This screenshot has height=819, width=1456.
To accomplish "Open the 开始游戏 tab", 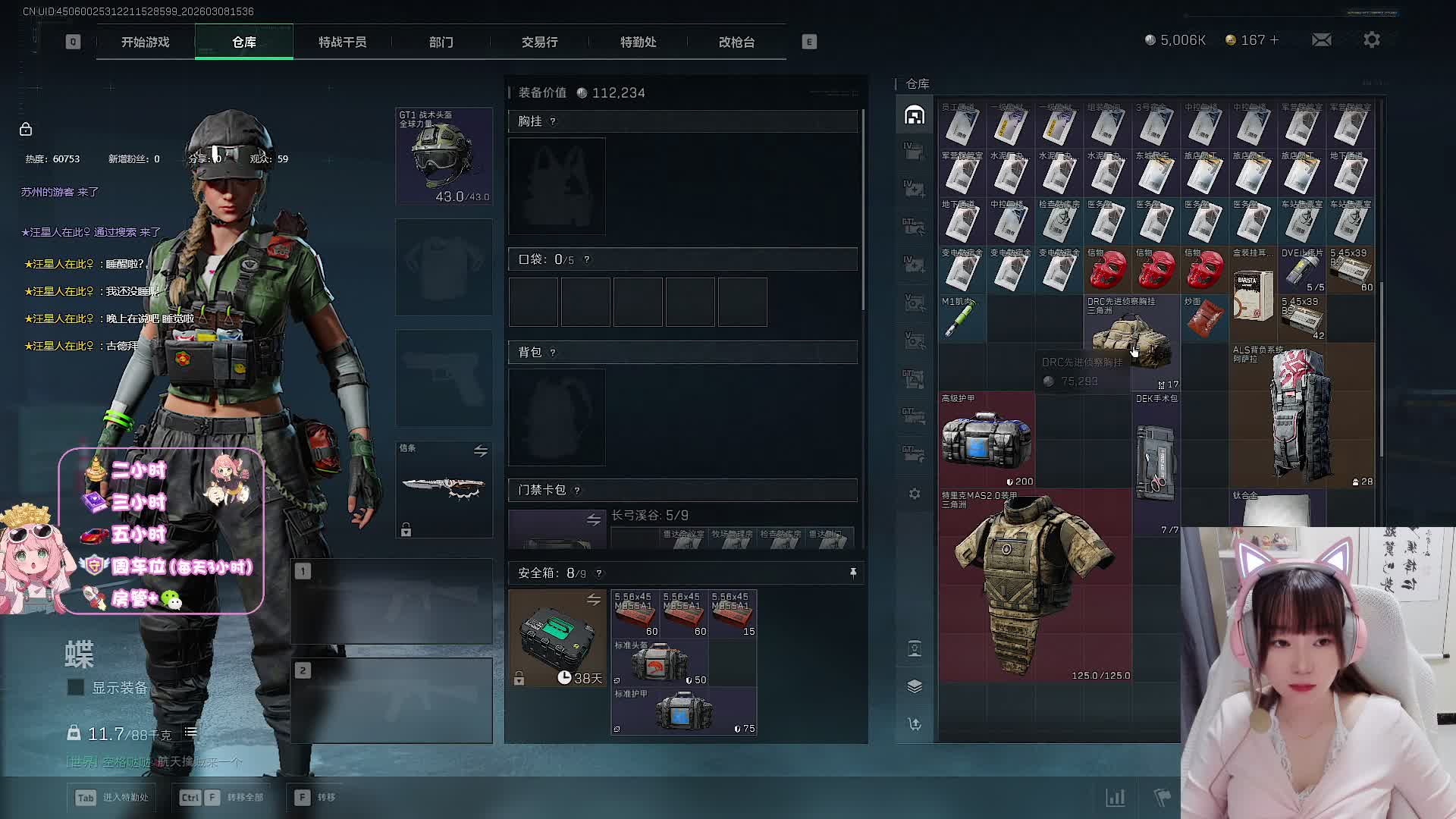I will [145, 42].
